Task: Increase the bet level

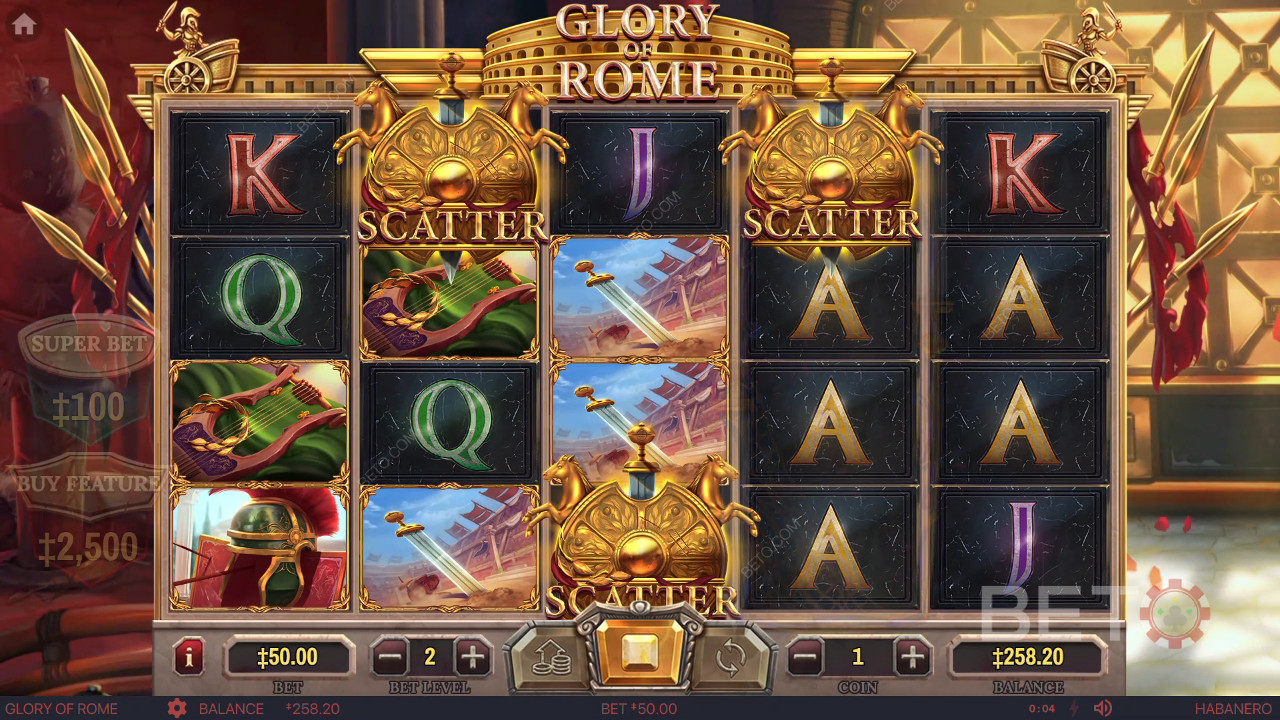Action: pos(472,657)
